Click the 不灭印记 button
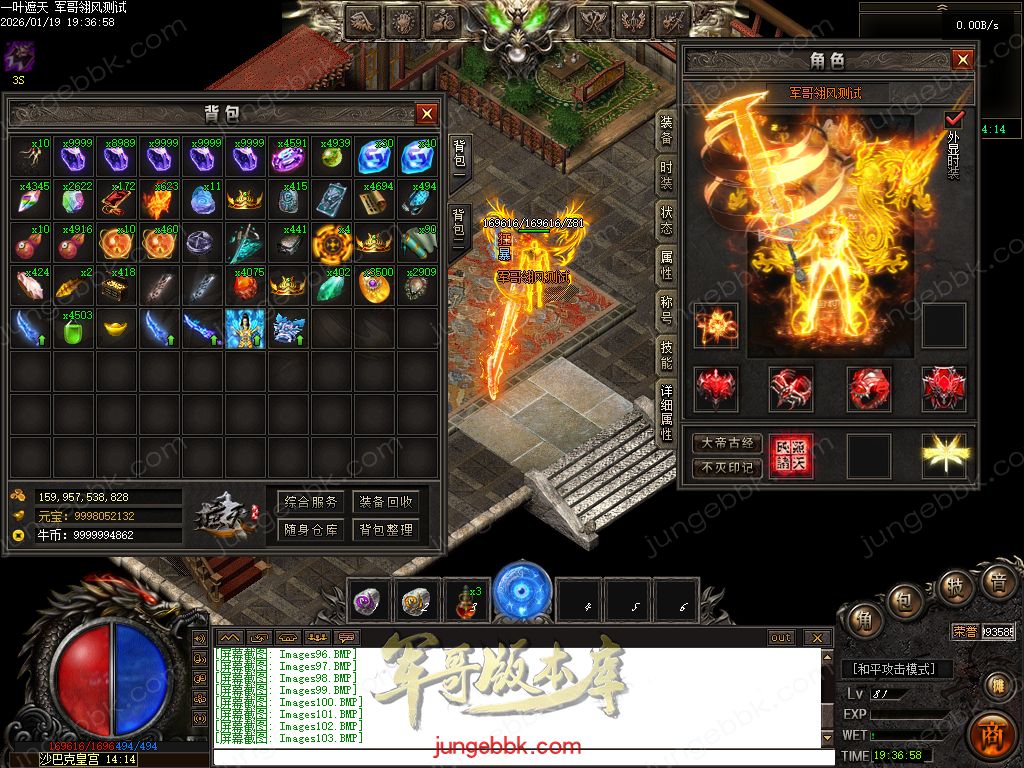1024x768 pixels. (727, 467)
